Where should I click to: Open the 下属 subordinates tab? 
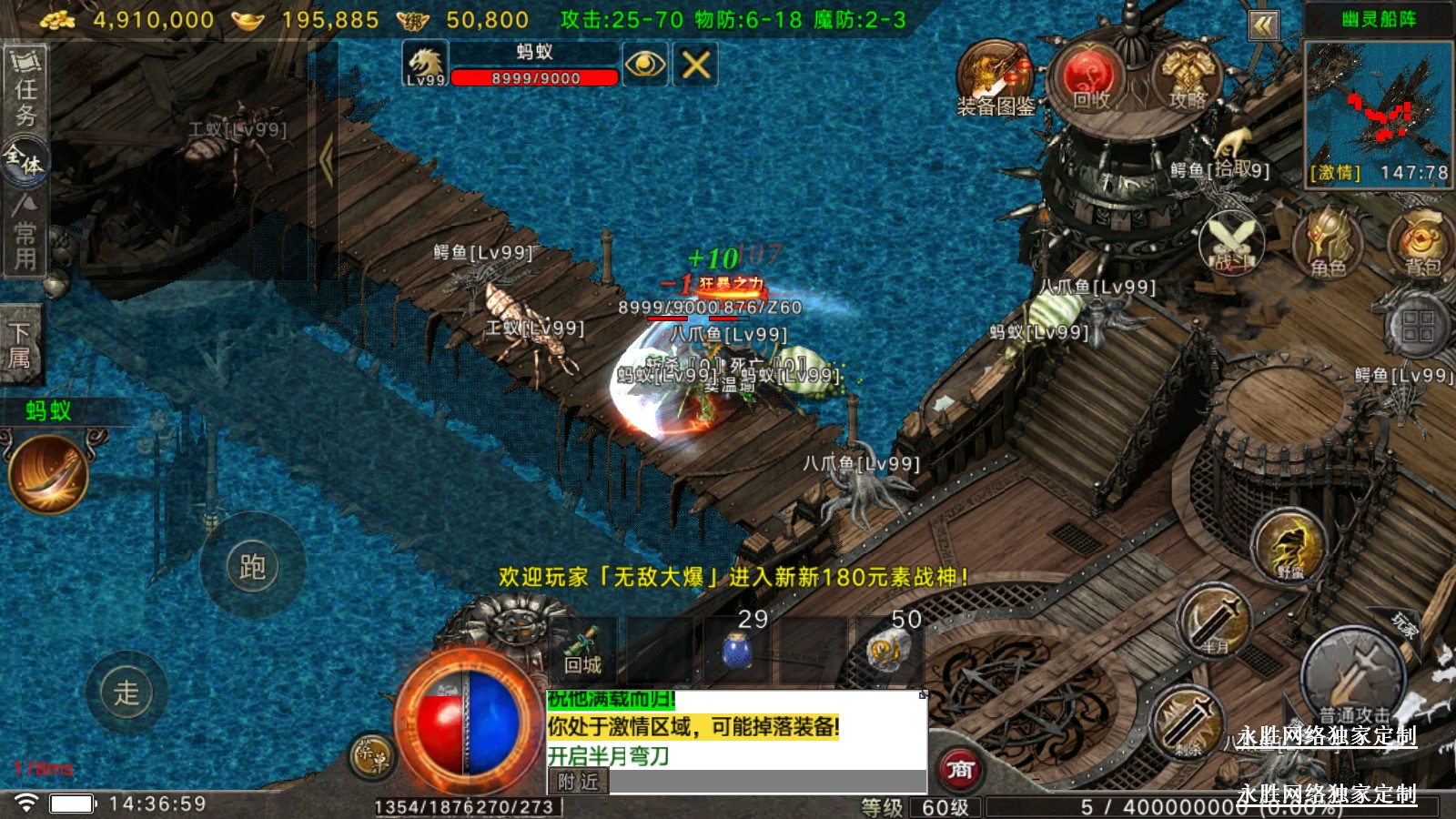pyautogui.click(x=20, y=345)
